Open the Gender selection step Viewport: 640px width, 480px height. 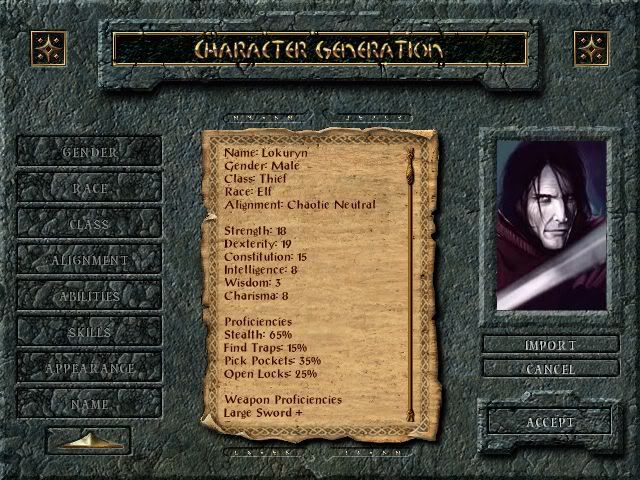point(90,152)
